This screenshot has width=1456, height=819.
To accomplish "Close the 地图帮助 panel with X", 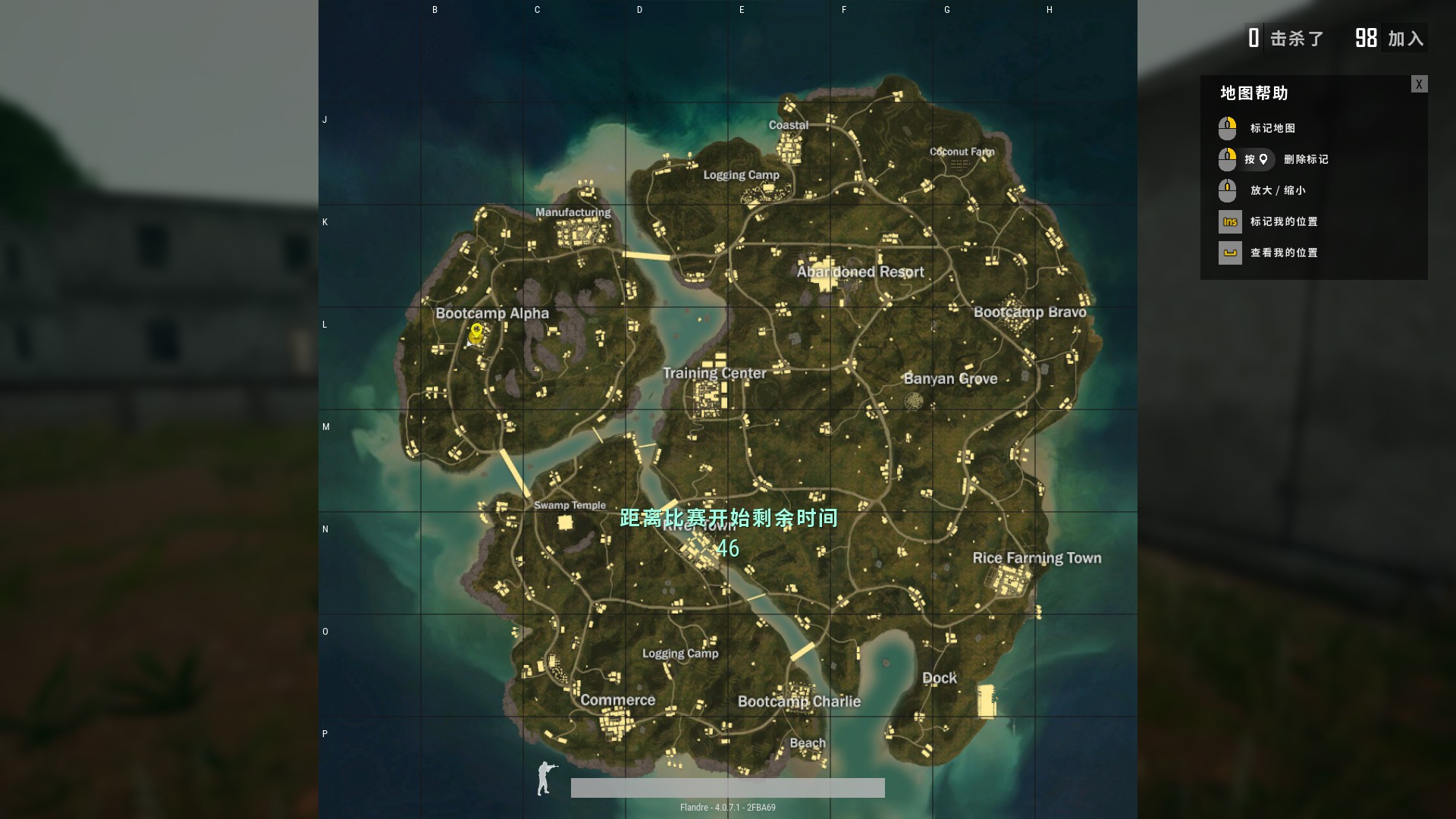I will [1419, 83].
